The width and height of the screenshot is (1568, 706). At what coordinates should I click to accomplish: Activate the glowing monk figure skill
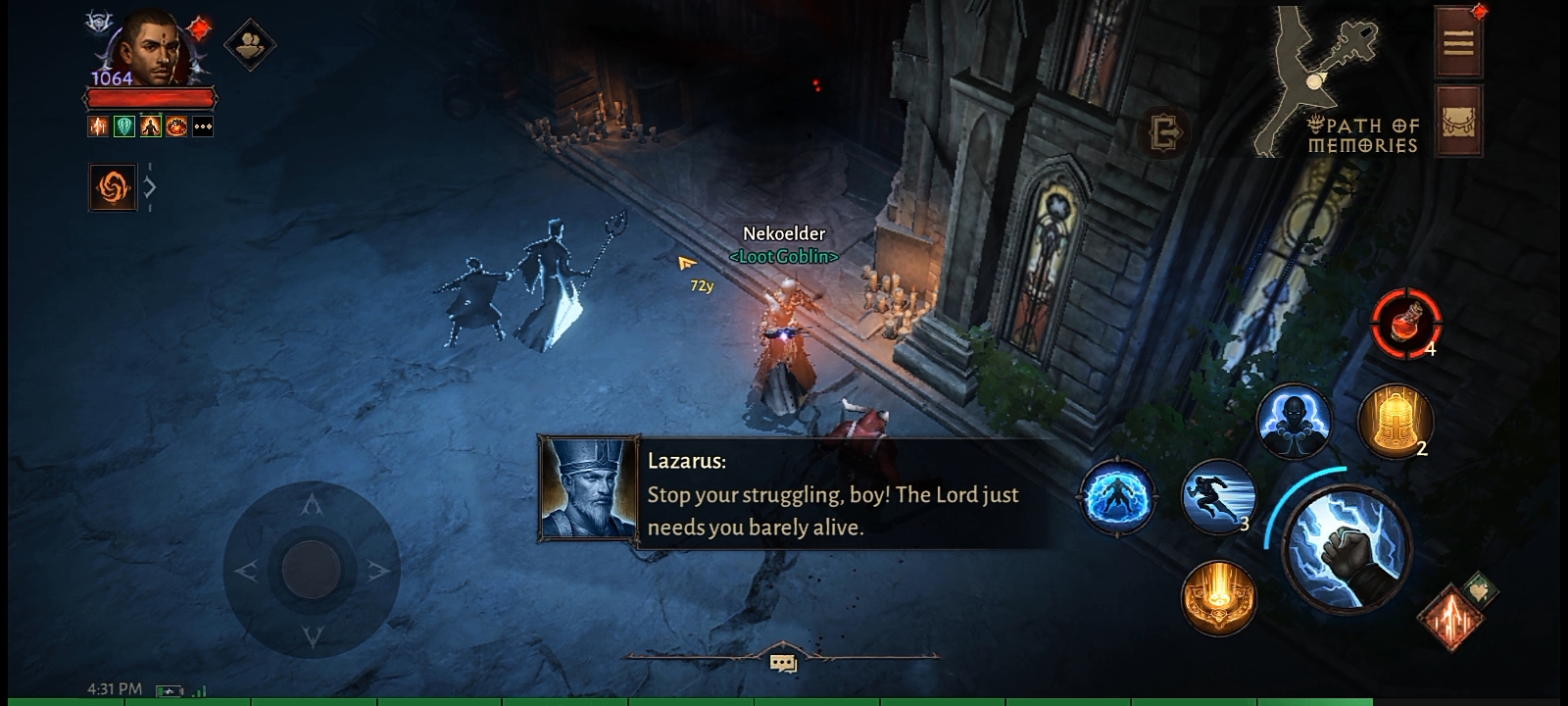click(1294, 422)
